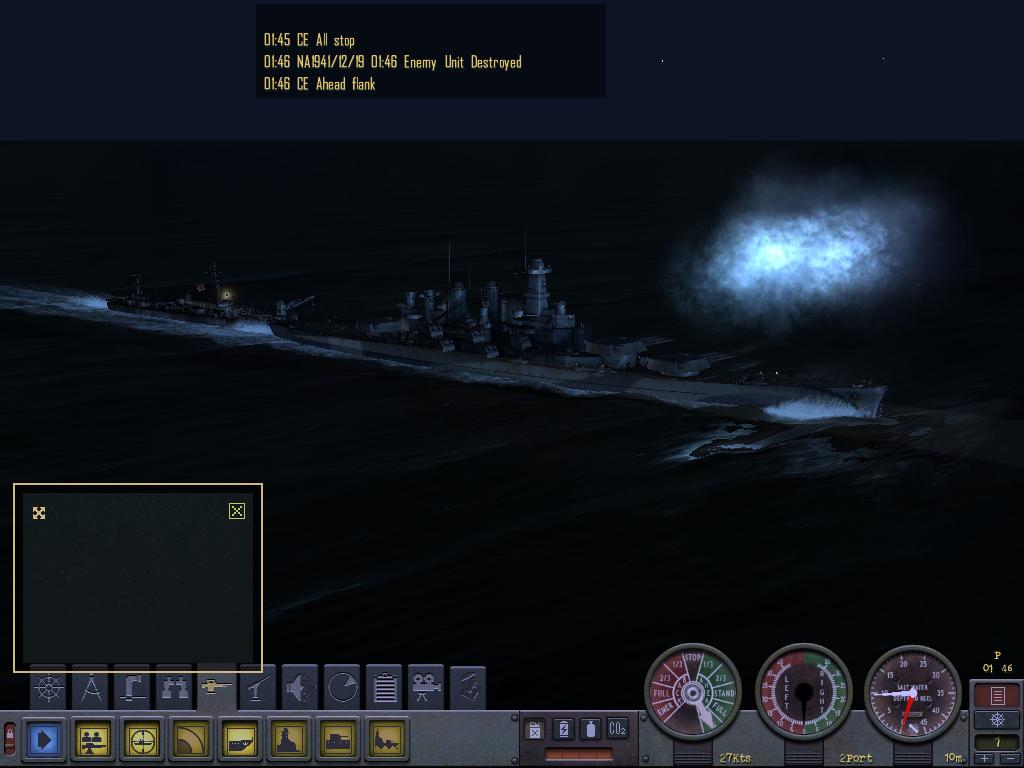Open the clipboard list tab

[385, 688]
